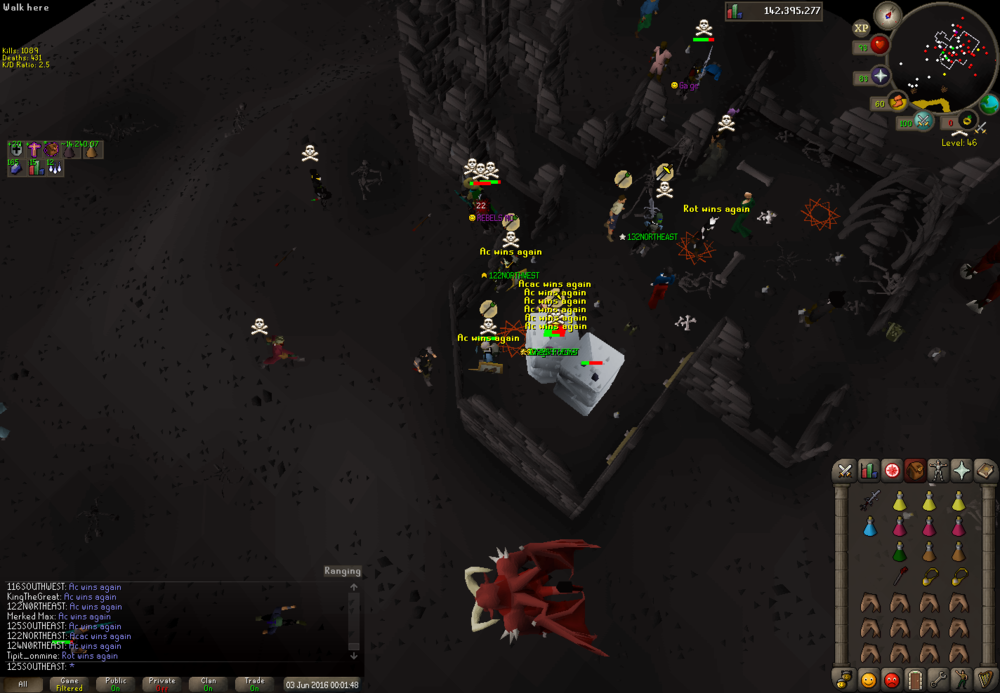Toggle the XP drops button
1000x693 pixels.
point(863,27)
